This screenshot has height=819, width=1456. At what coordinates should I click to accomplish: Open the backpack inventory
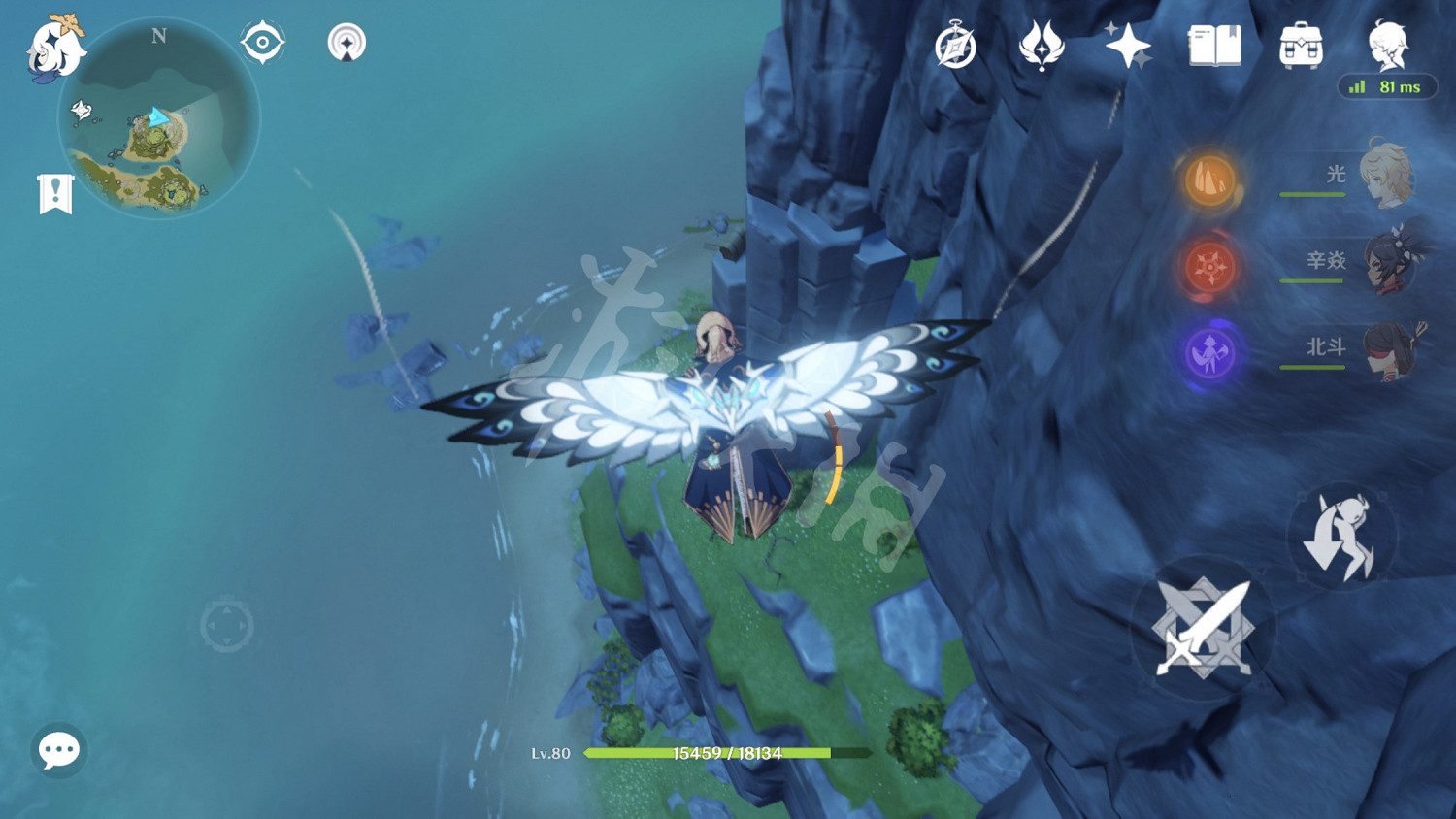coord(1301,46)
